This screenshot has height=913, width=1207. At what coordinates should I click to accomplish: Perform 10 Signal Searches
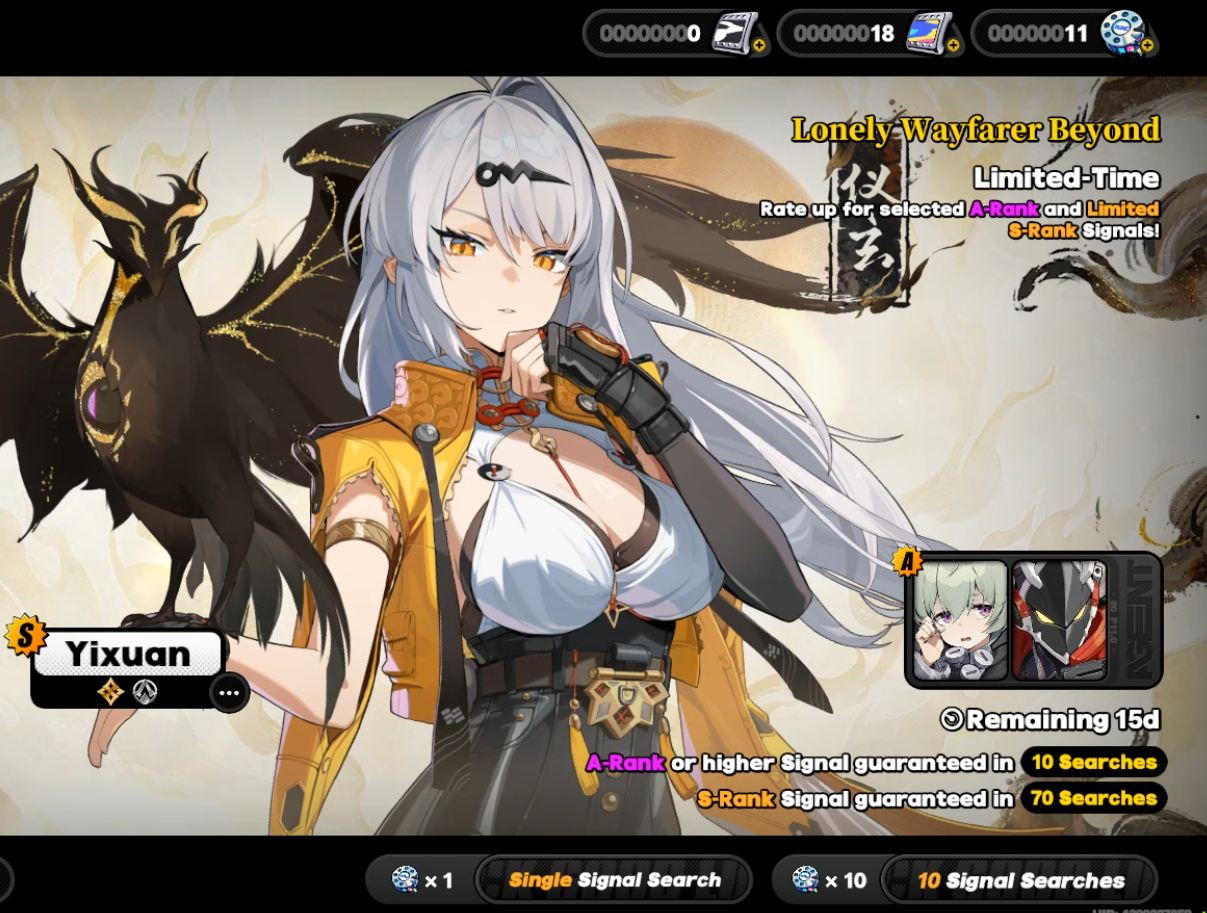tap(1020, 881)
